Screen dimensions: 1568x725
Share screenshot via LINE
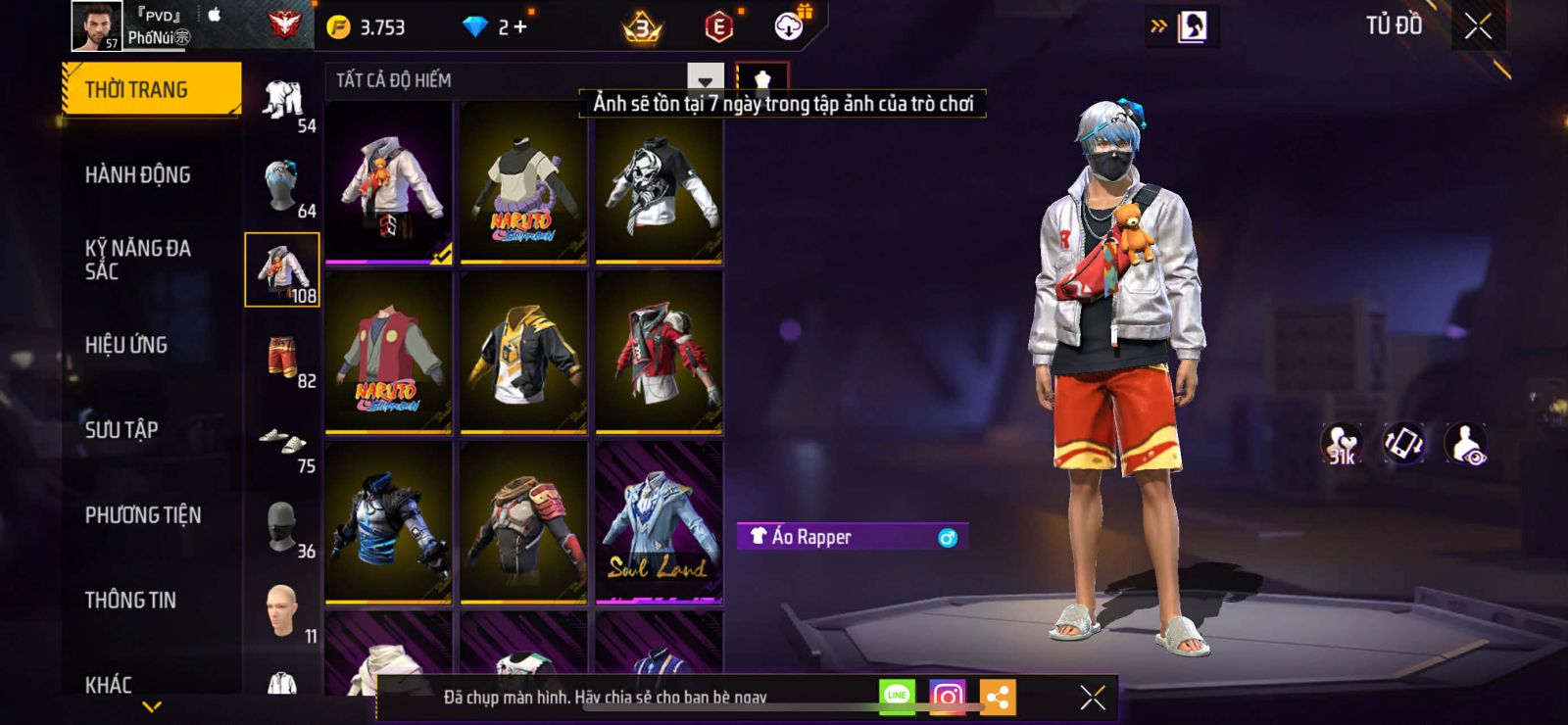tap(897, 696)
